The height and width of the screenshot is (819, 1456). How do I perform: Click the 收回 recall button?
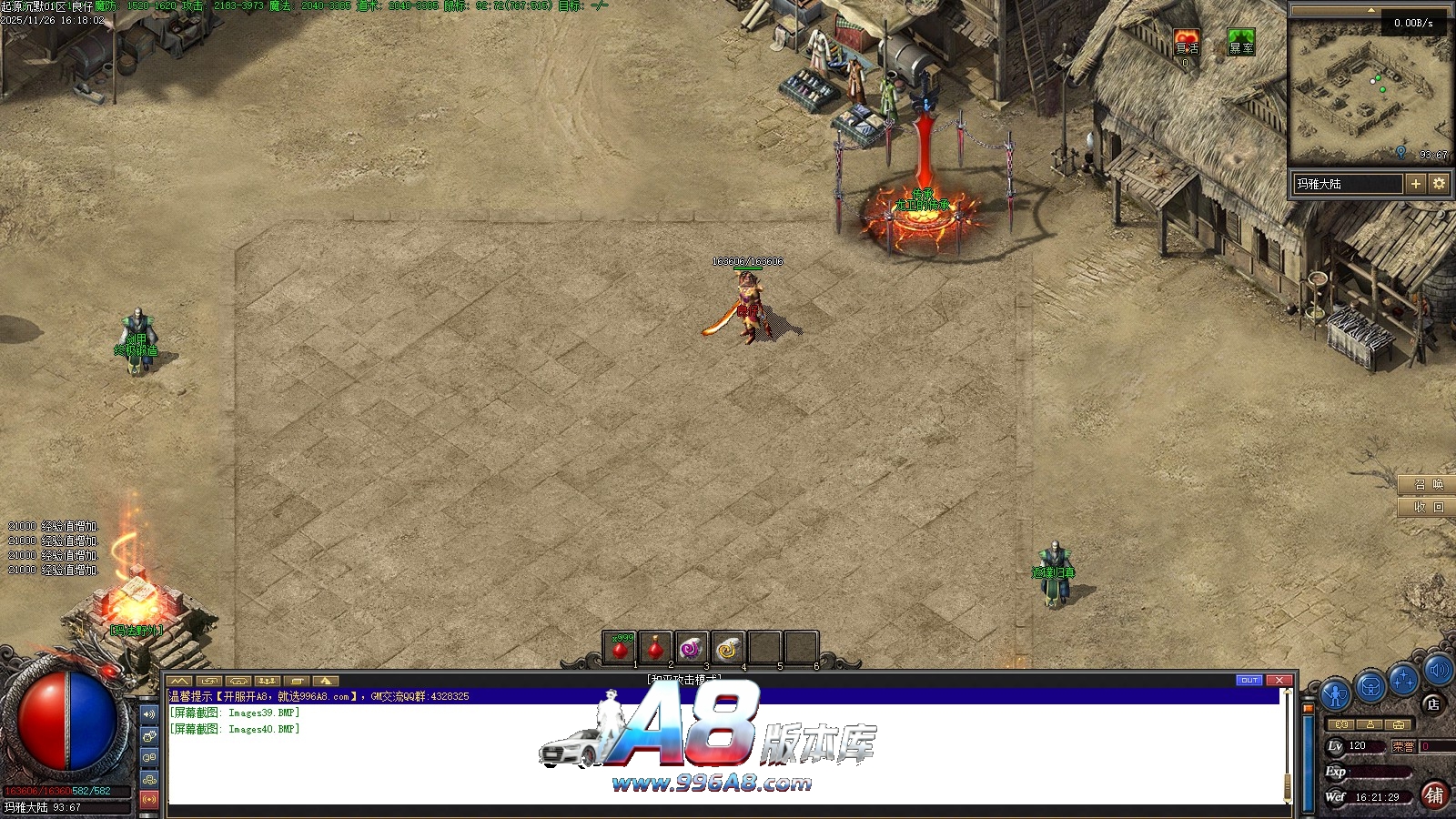tap(1427, 507)
